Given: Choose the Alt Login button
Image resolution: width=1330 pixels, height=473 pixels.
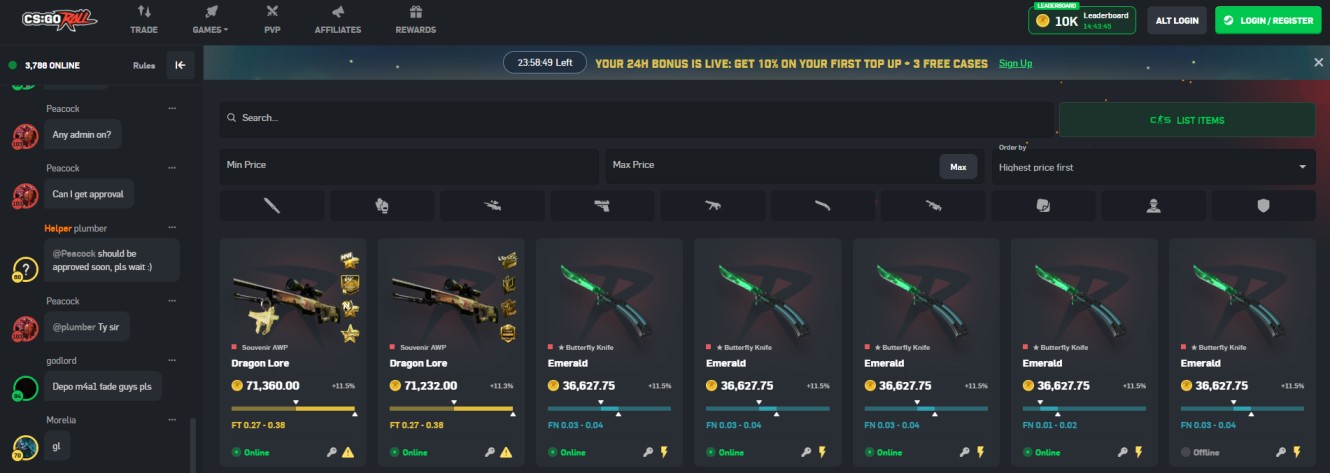Looking at the screenshot, I should coord(1177,20).
